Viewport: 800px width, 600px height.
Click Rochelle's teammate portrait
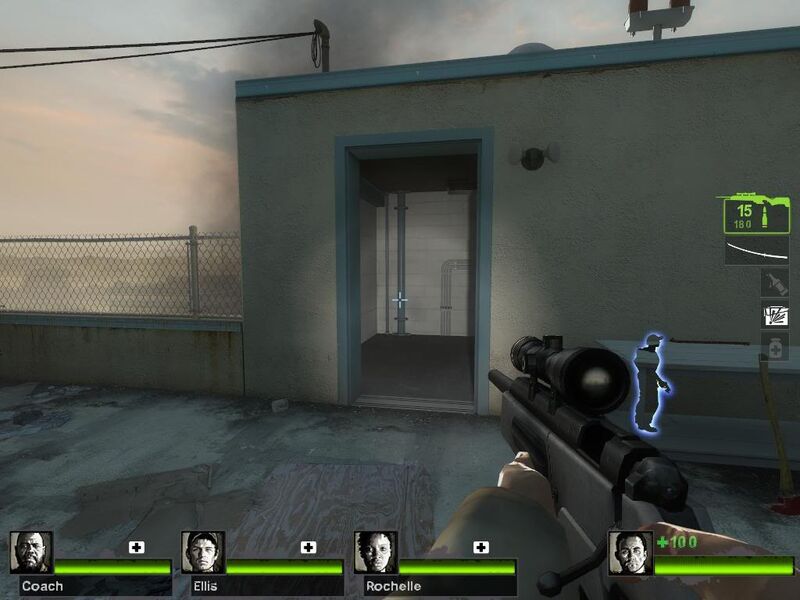click(375, 552)
